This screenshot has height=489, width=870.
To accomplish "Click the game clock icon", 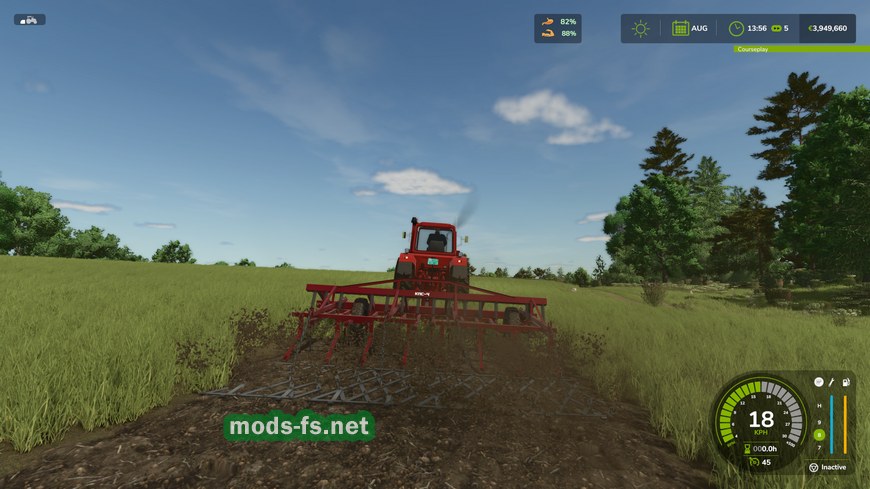I will pos(736,28).
